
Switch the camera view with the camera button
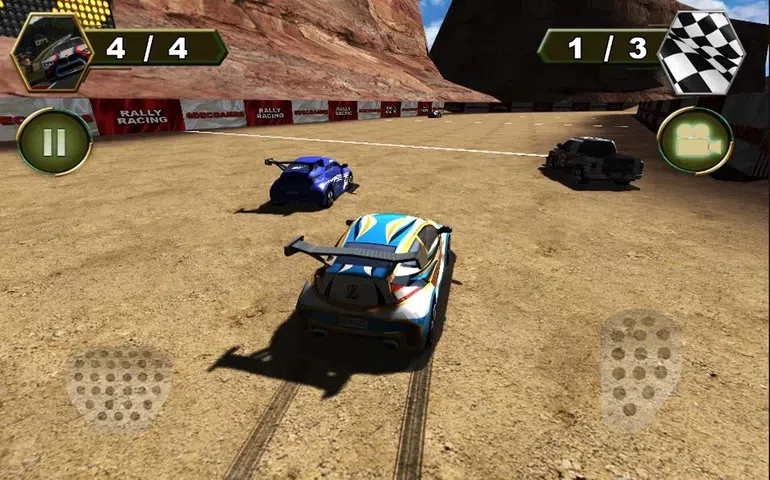(x=695, y=141)
